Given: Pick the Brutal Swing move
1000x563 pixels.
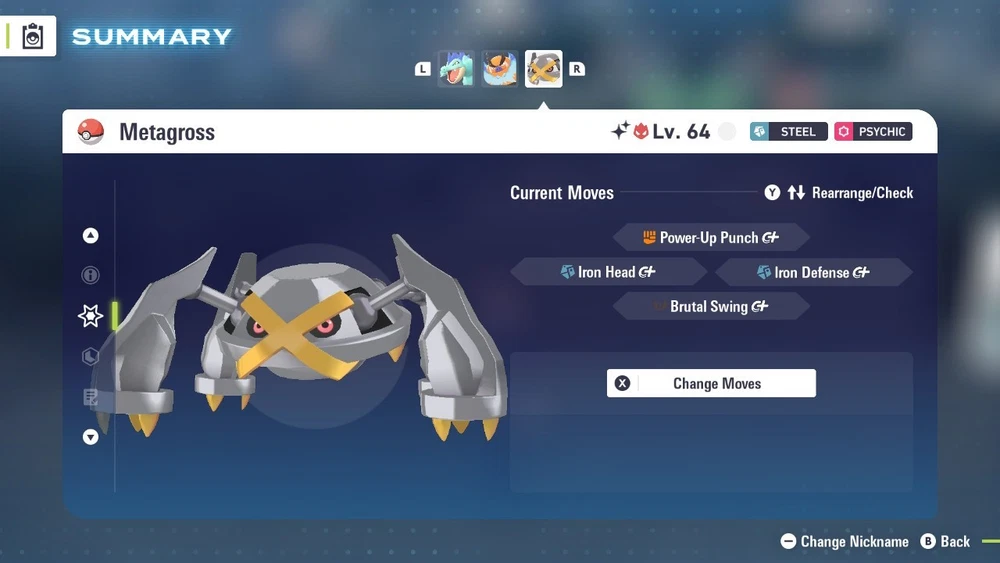Looking at the screenshot, I should coord(711,306).
